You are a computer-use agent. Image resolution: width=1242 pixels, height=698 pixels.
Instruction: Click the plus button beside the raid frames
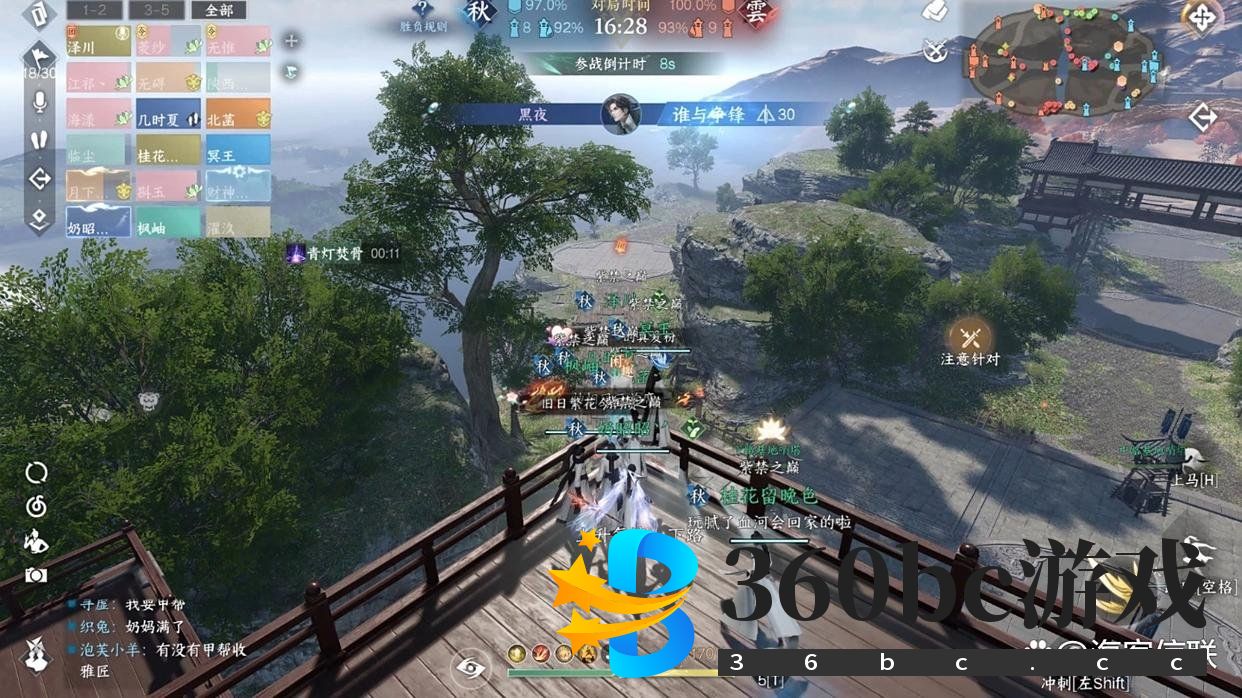click(291, 41)
